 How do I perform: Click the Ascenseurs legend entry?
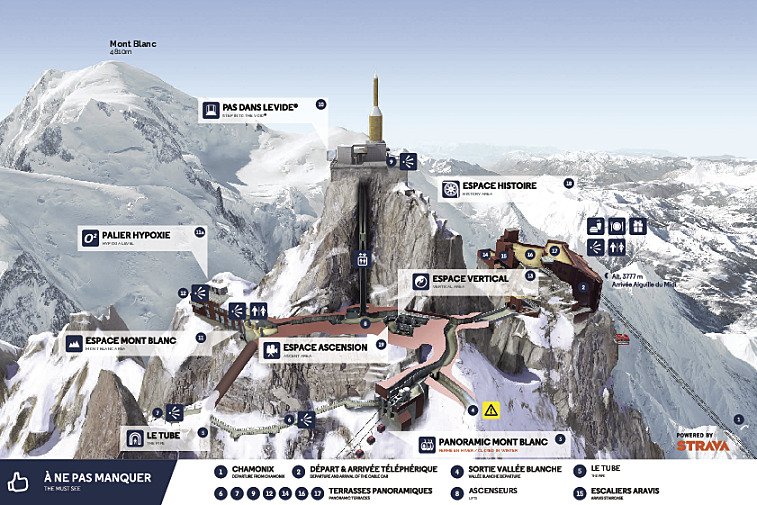click(x=500, y=493)
